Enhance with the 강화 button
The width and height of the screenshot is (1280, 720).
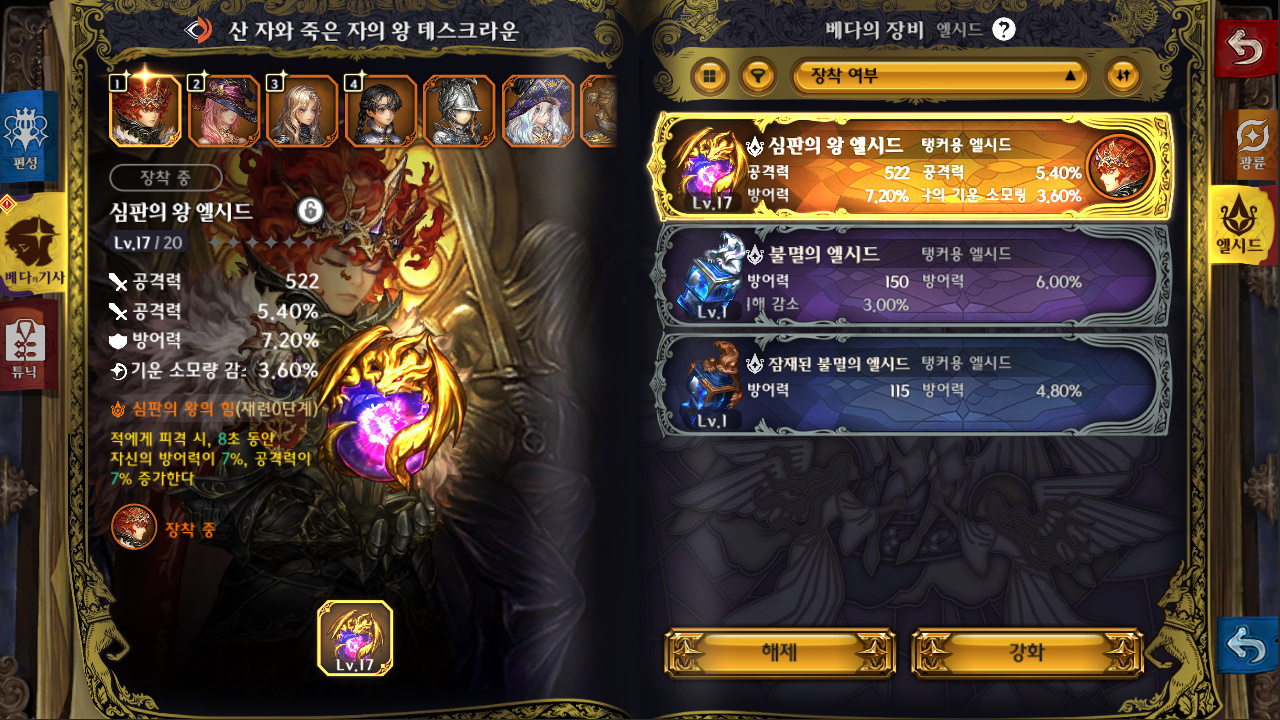(x=1027, y=653)
